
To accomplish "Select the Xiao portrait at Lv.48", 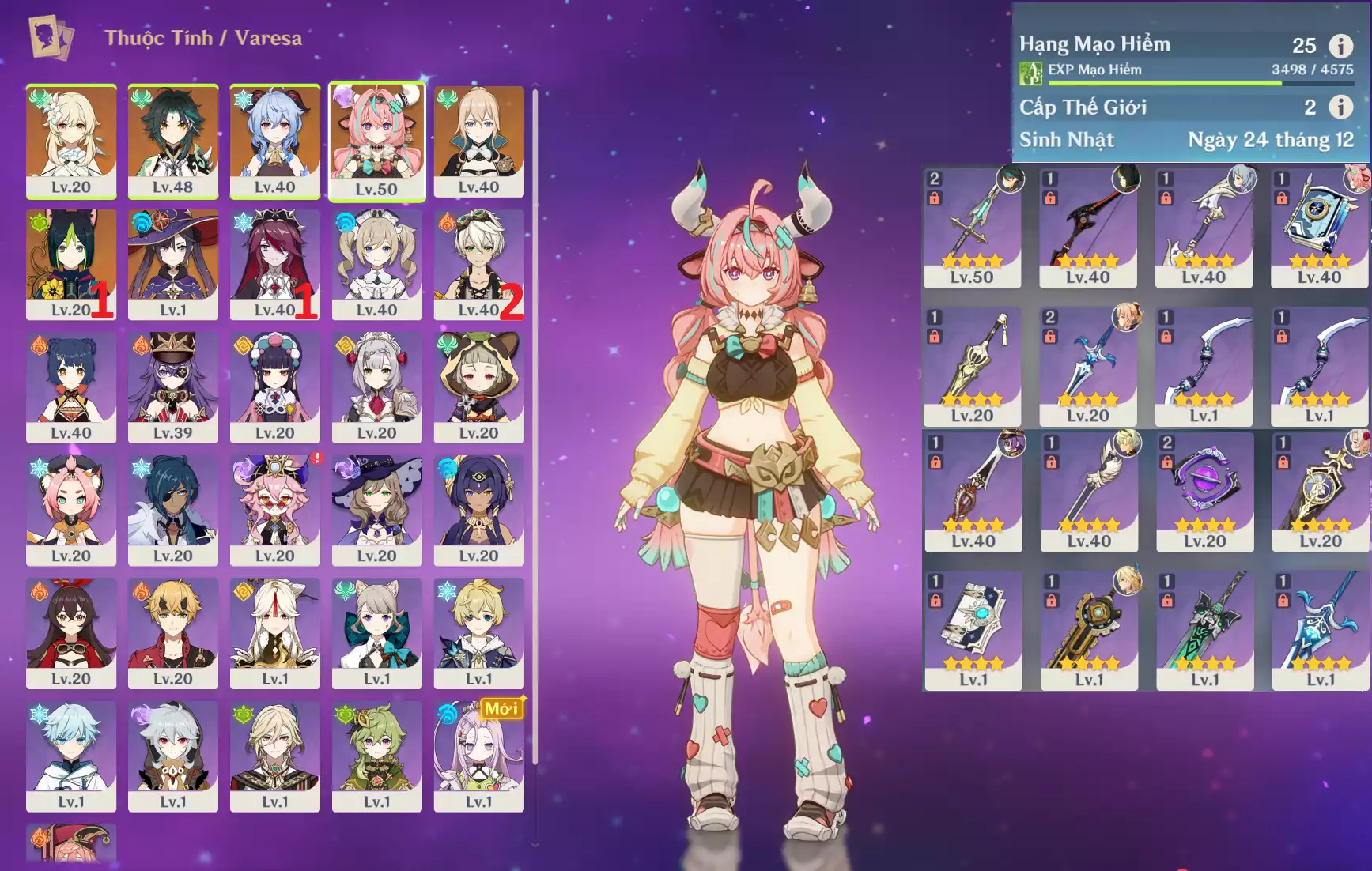I will (x=172, y=141).
